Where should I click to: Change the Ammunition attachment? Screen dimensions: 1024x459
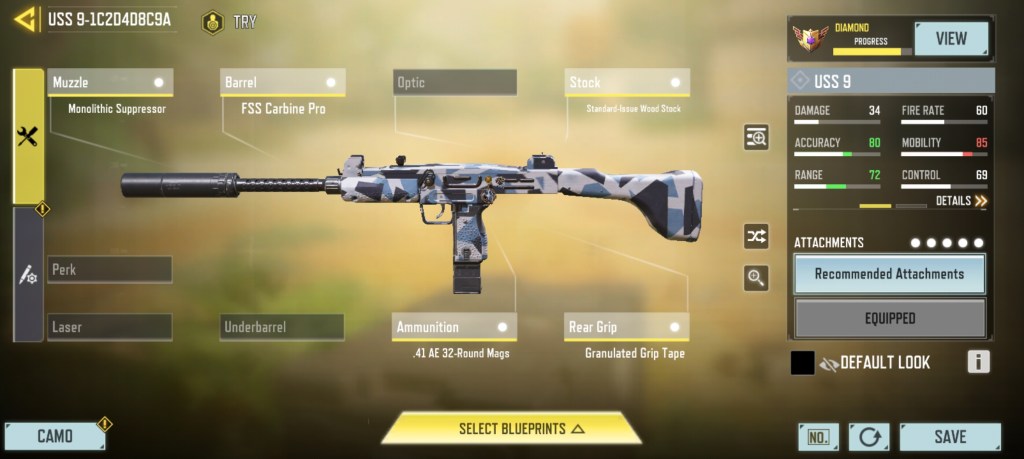454,327
